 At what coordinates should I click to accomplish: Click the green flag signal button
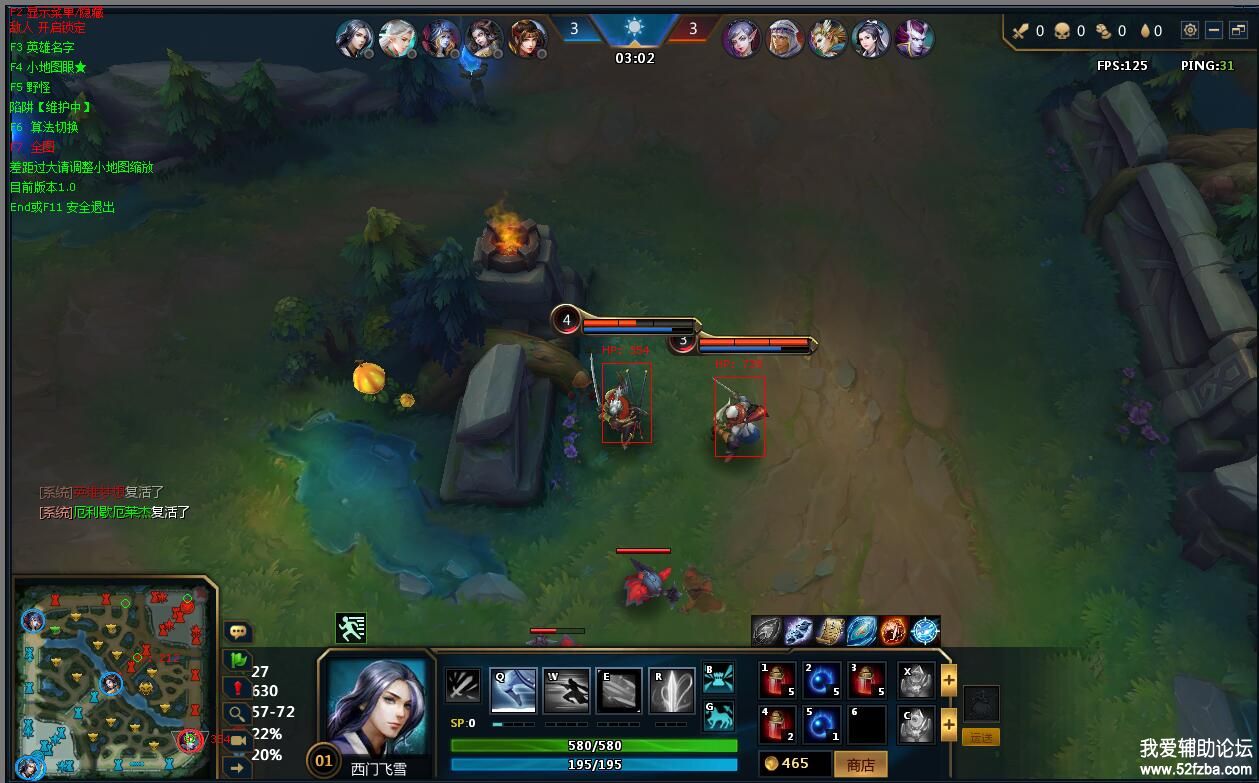click(238, 660)
